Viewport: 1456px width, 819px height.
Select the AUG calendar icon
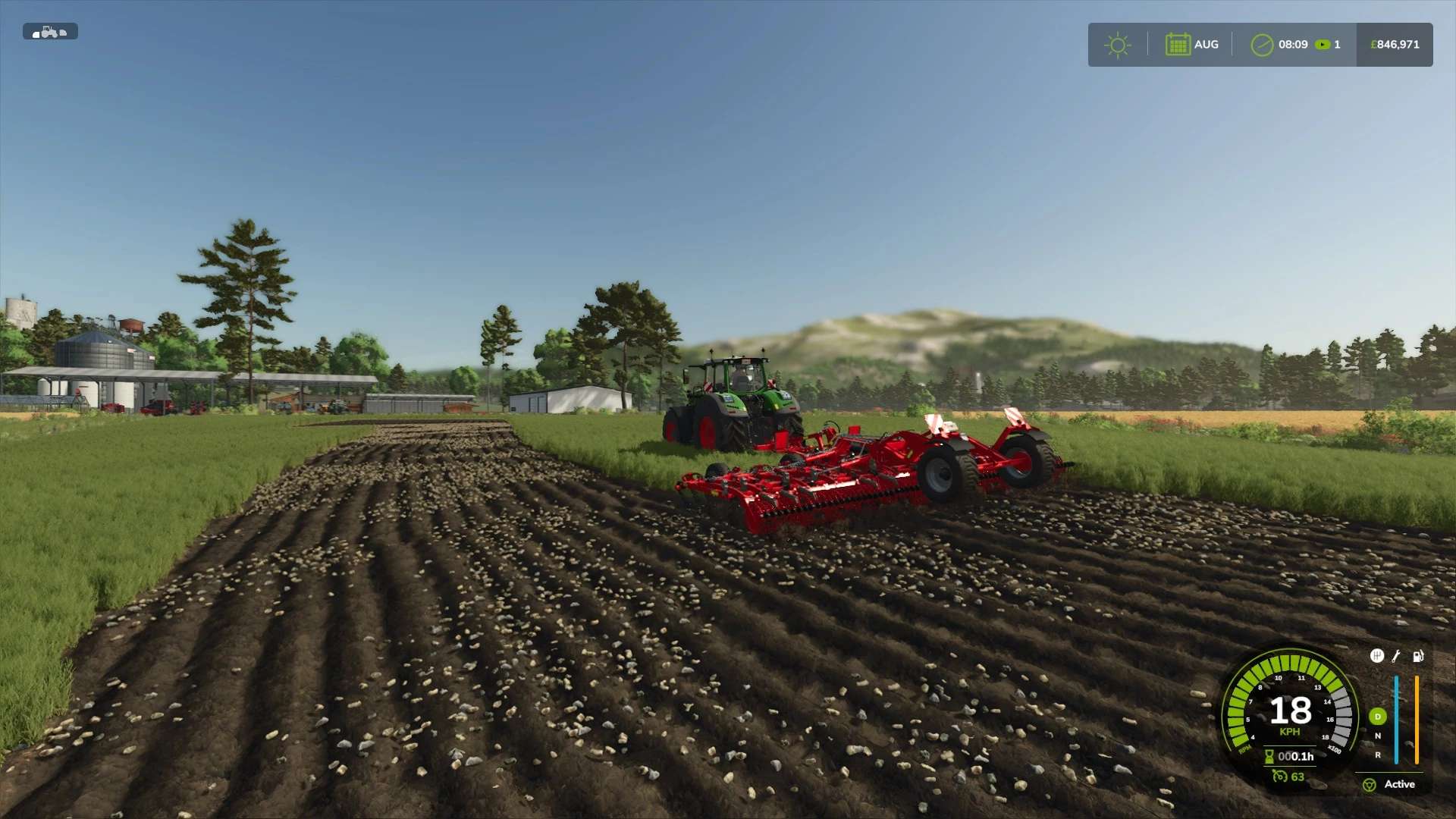(1177, 45)
